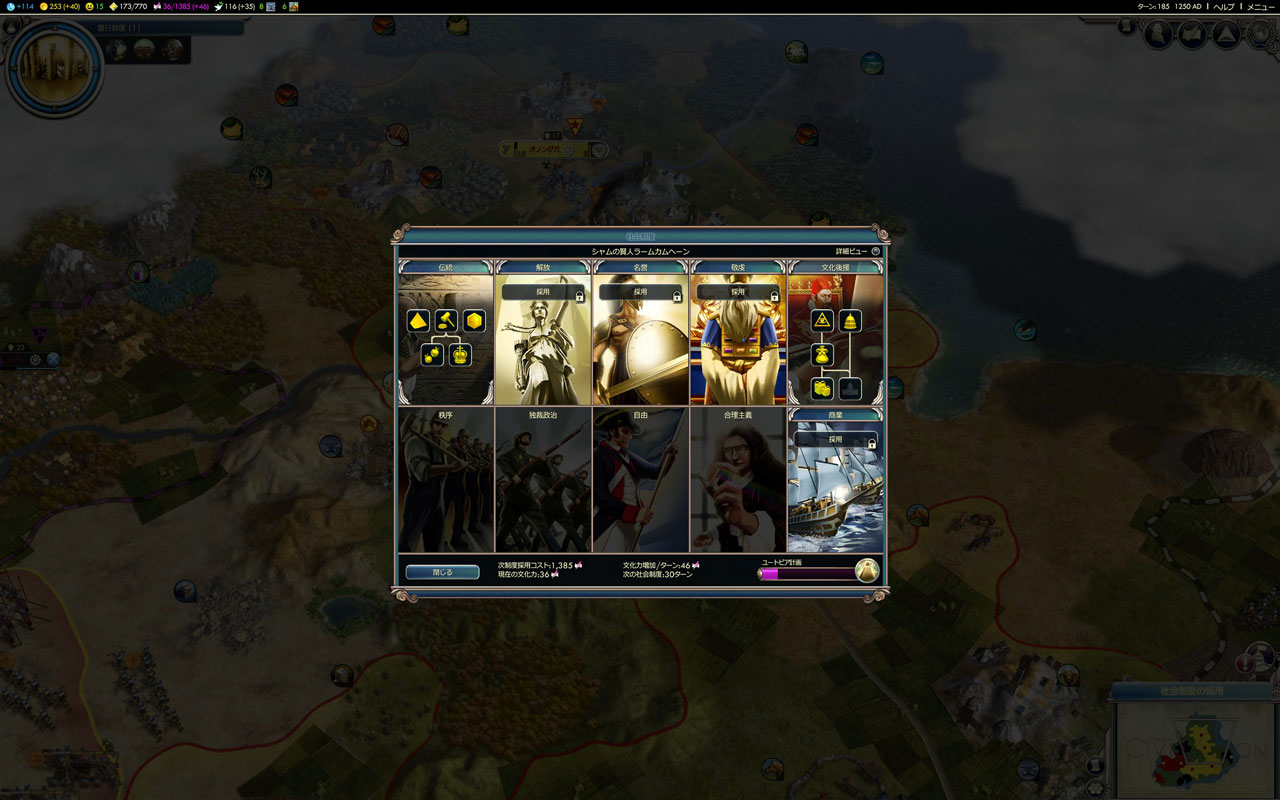Click the hexagon policy icon in Tradition
The width and height of the screenshot is (1280, 800).
(474, 321)
